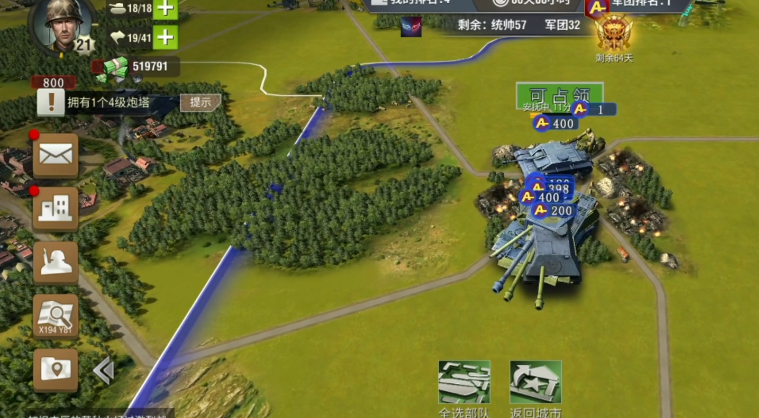This screenshot has height=418, width=759.
Task: Open the soldier officer menu icon
Action: 55,262
